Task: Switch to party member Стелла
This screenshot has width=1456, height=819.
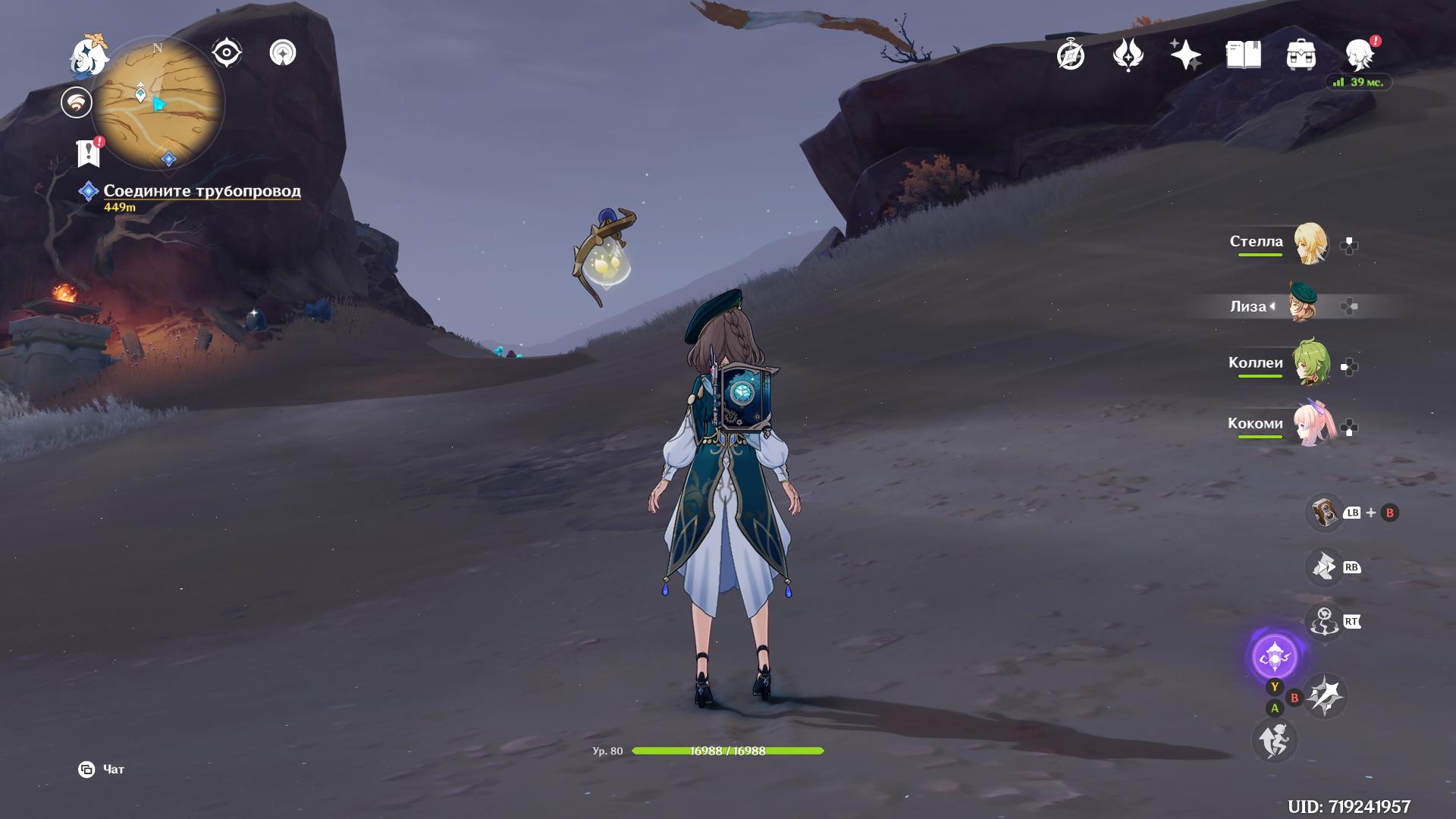Action: pos(1310,243)
